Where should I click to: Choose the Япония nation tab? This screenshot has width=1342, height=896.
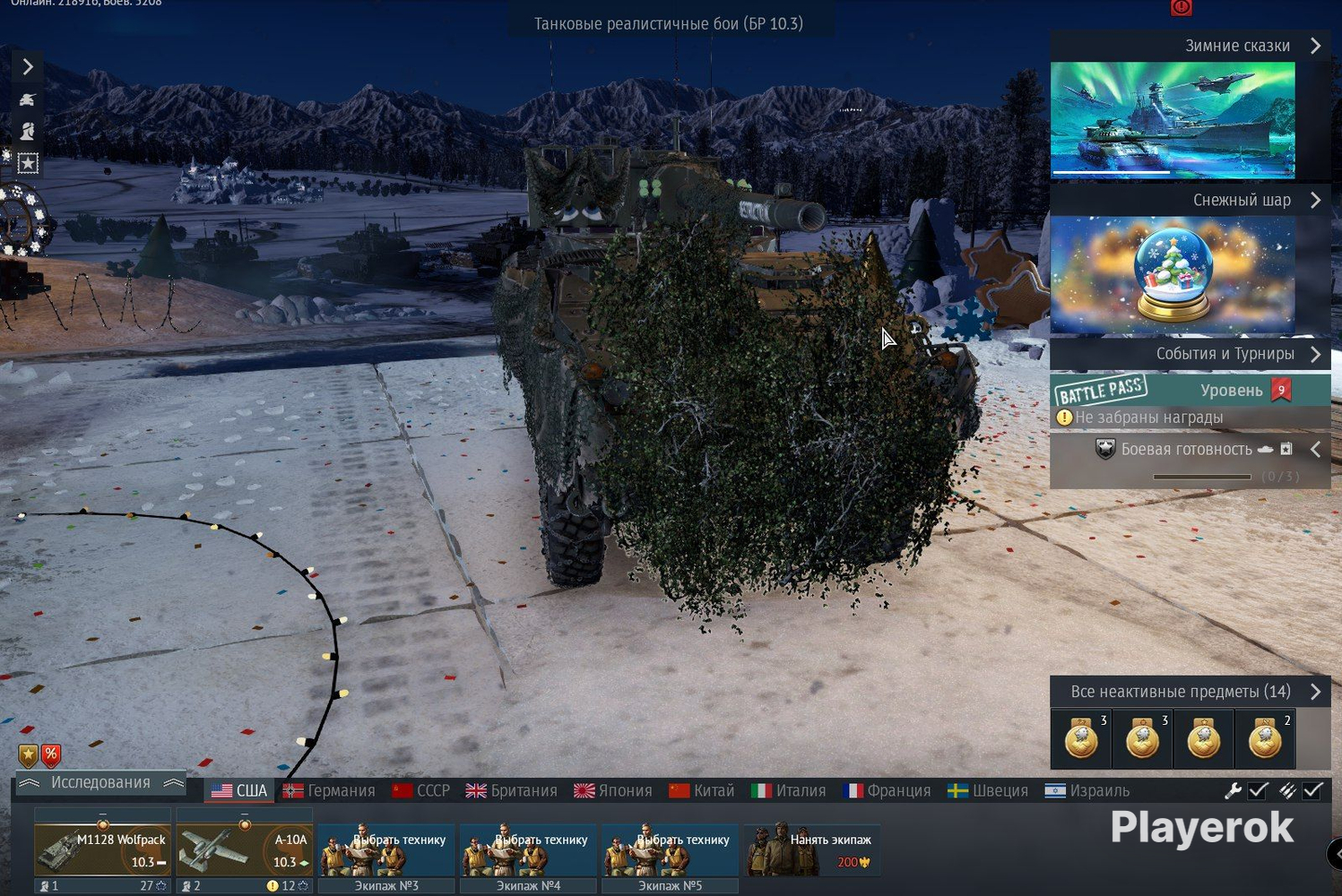coord(613,791)
